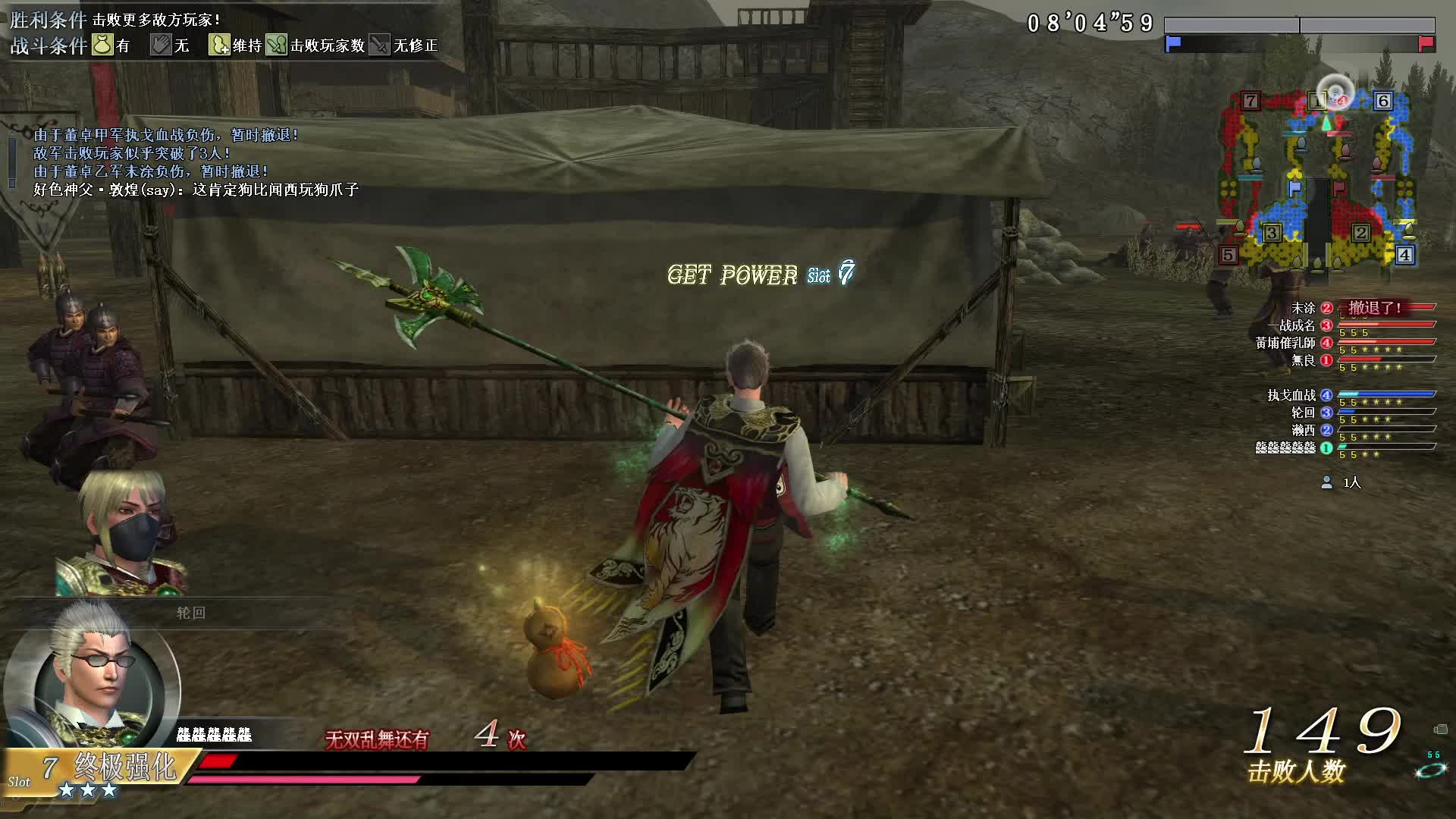This screenshot has height=819, width=1456.
Task: Select enemy player 黃埔催乳師 in the roster
Action: 1286,343
